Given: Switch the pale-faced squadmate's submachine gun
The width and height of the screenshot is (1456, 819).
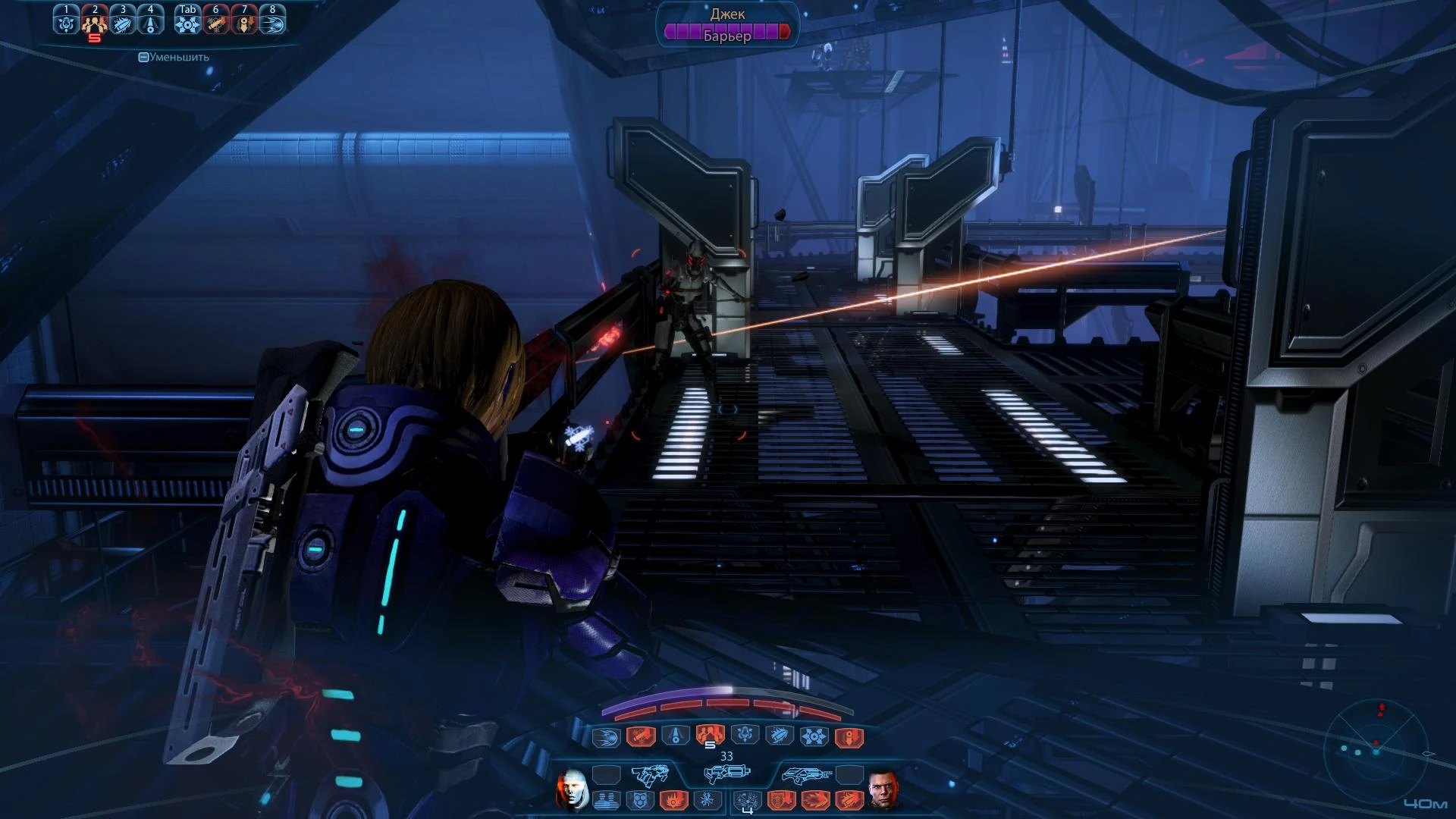Looking at the screenshot, I should pos(651,775).
